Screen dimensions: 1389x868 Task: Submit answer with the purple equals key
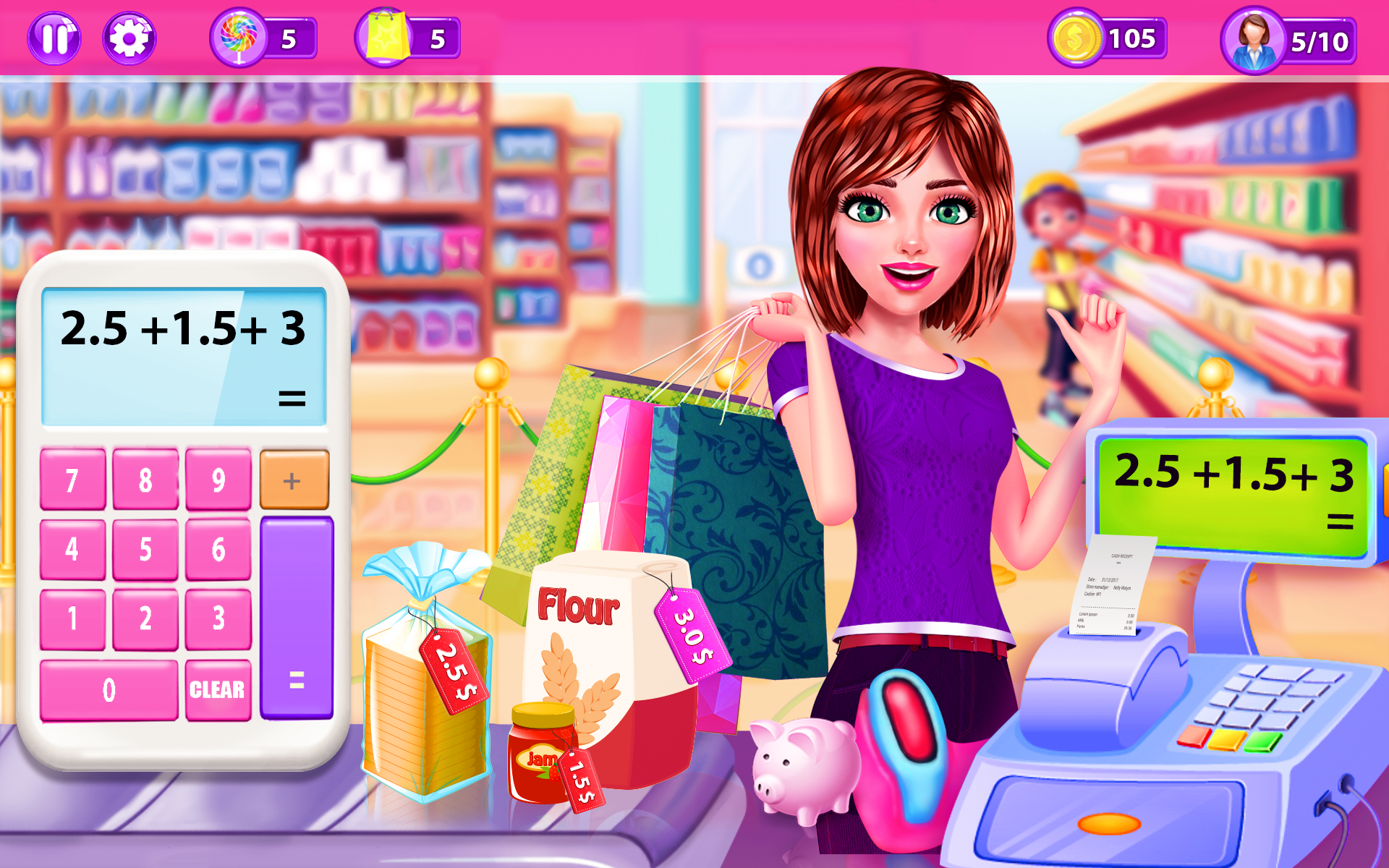pyautogui.click(x=297, y=618)
